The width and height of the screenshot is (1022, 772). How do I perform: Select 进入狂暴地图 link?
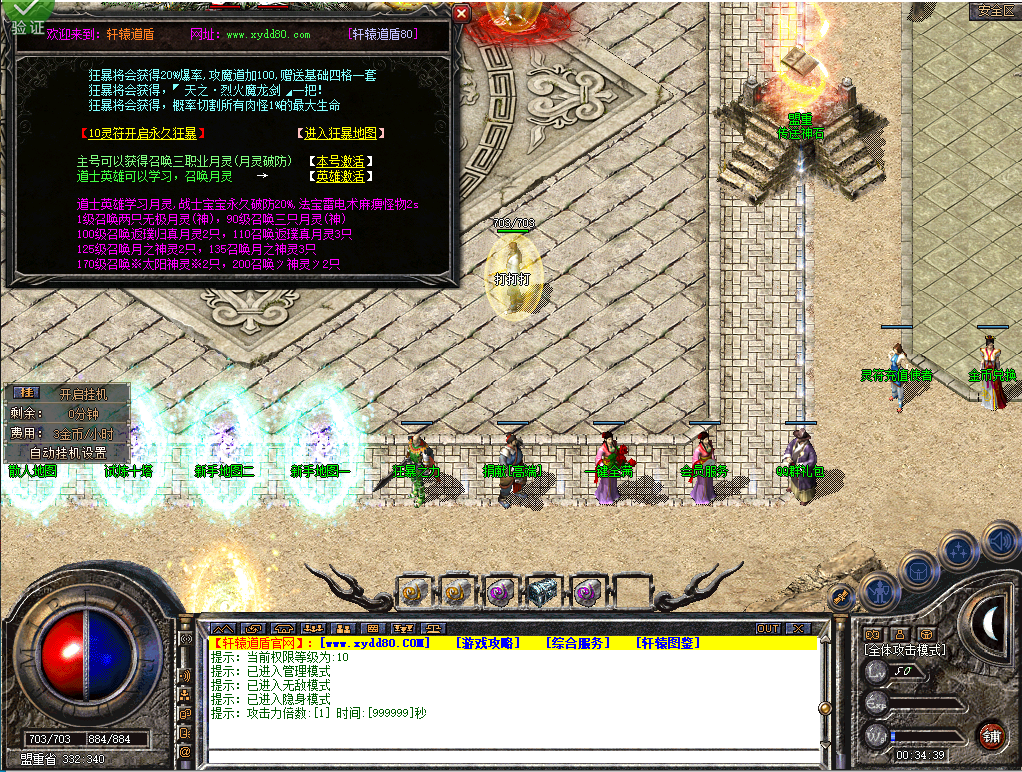342,133
